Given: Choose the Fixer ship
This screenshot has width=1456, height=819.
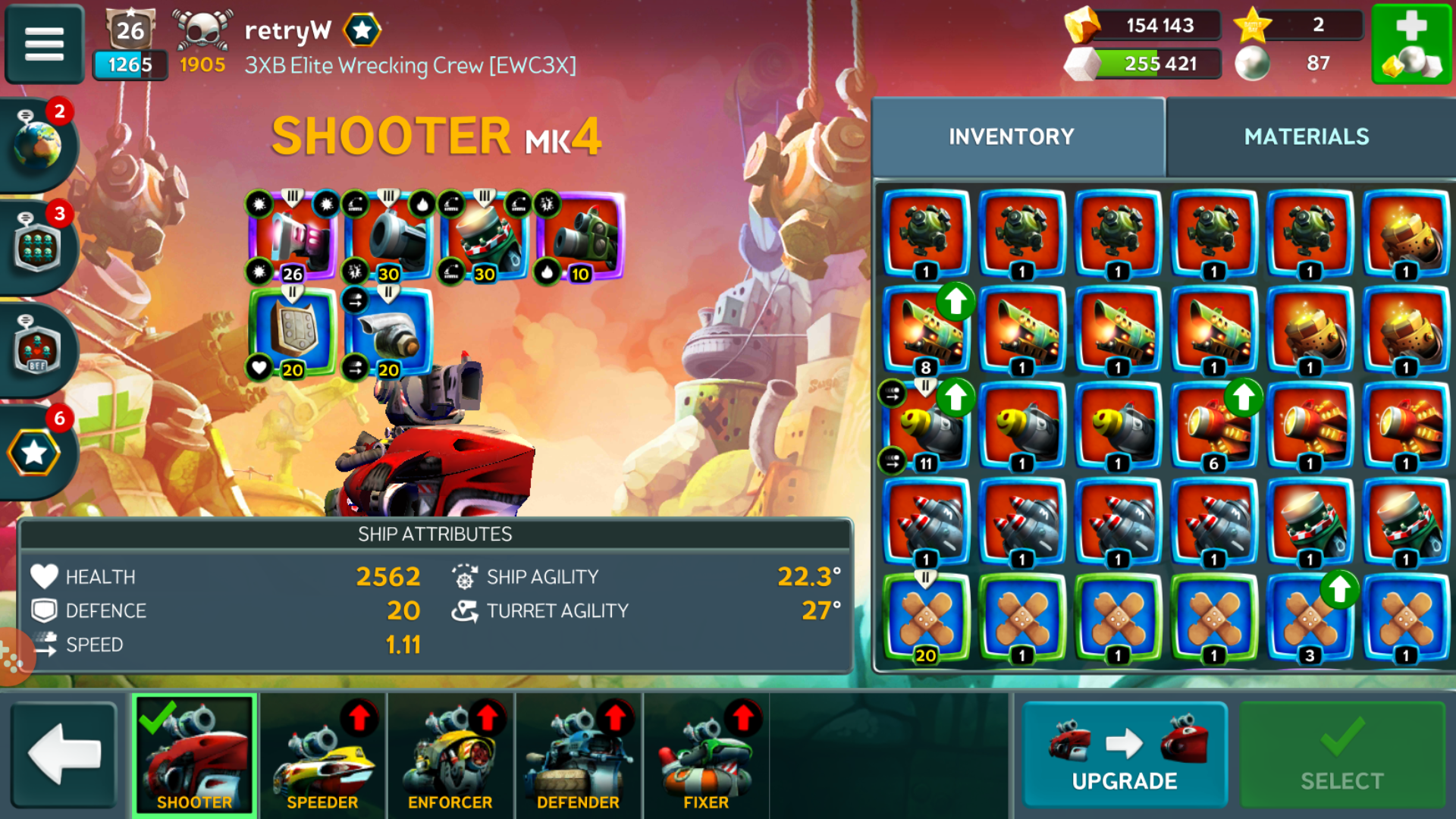Looking at the screenshot, I should coord(705,755).
